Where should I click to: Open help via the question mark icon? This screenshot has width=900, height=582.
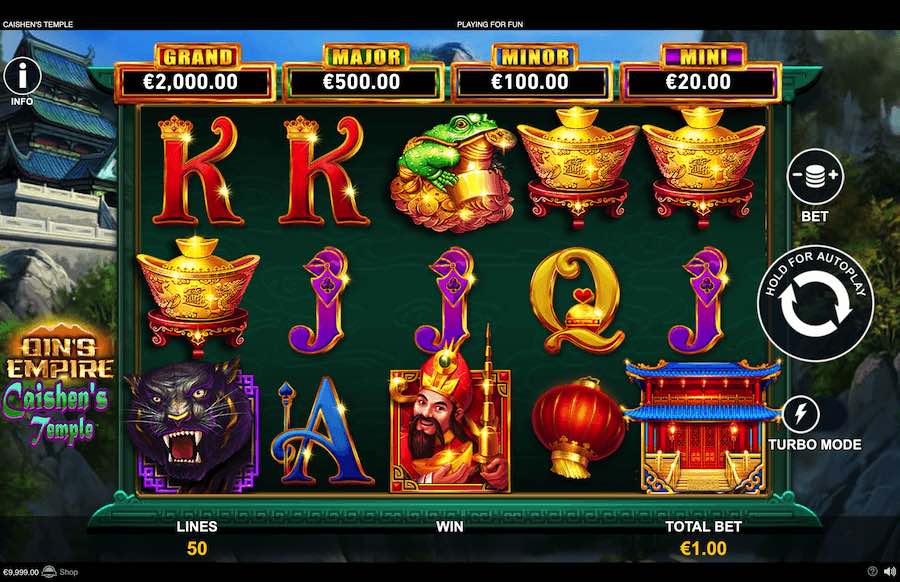(x=872, y=572)
